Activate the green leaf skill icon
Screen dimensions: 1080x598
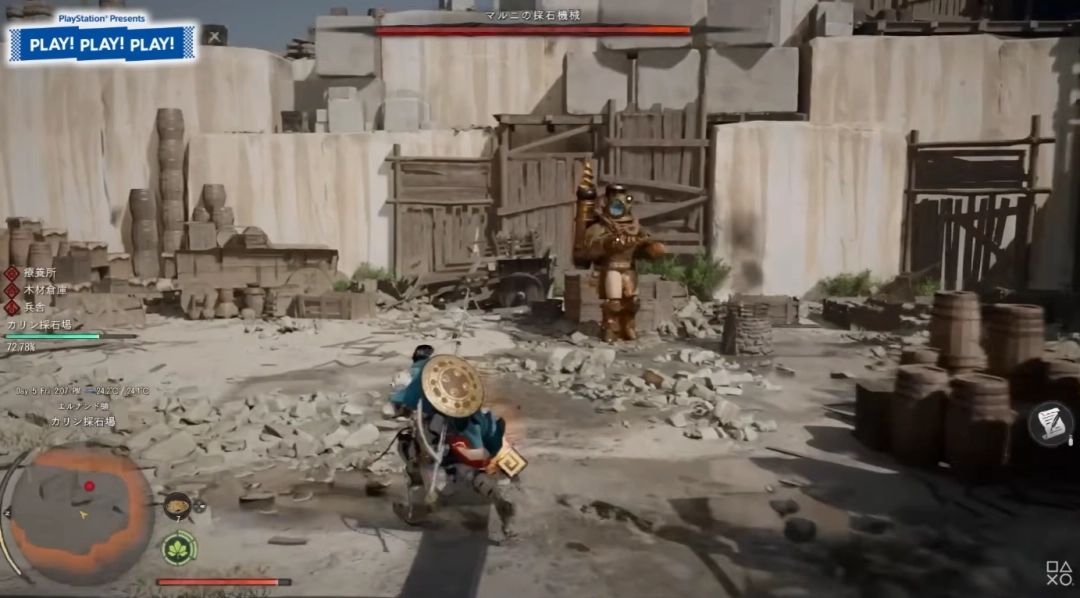(180, 547)
